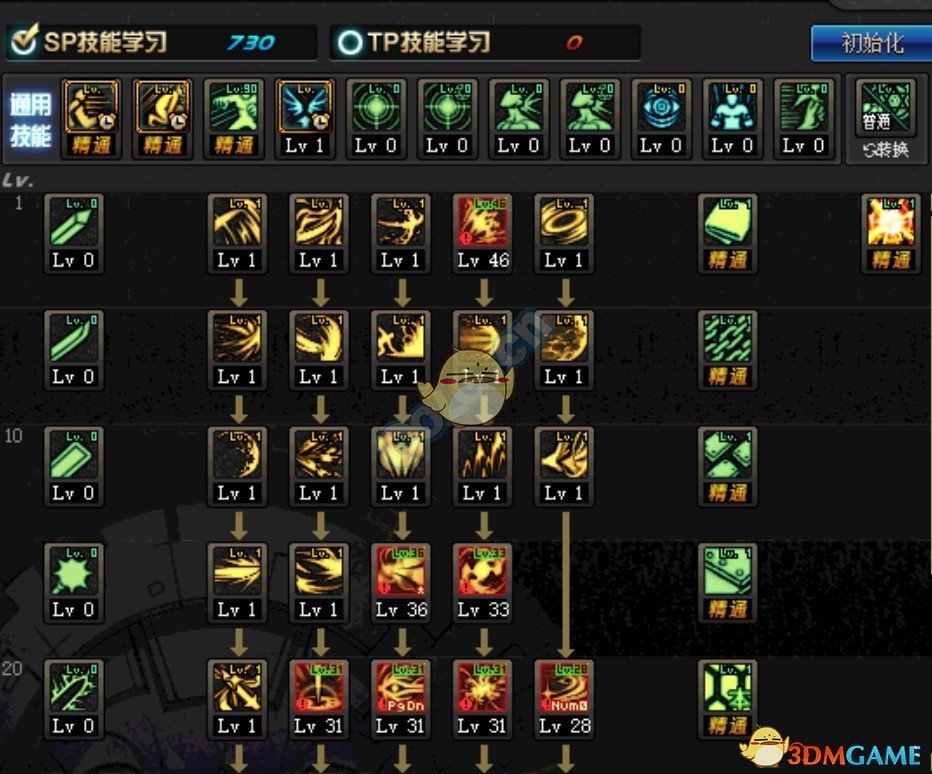Click the 初始化 reset button
Image resolution: width=932 pixels, height=774 pixels.
click(x=871, y=44)
